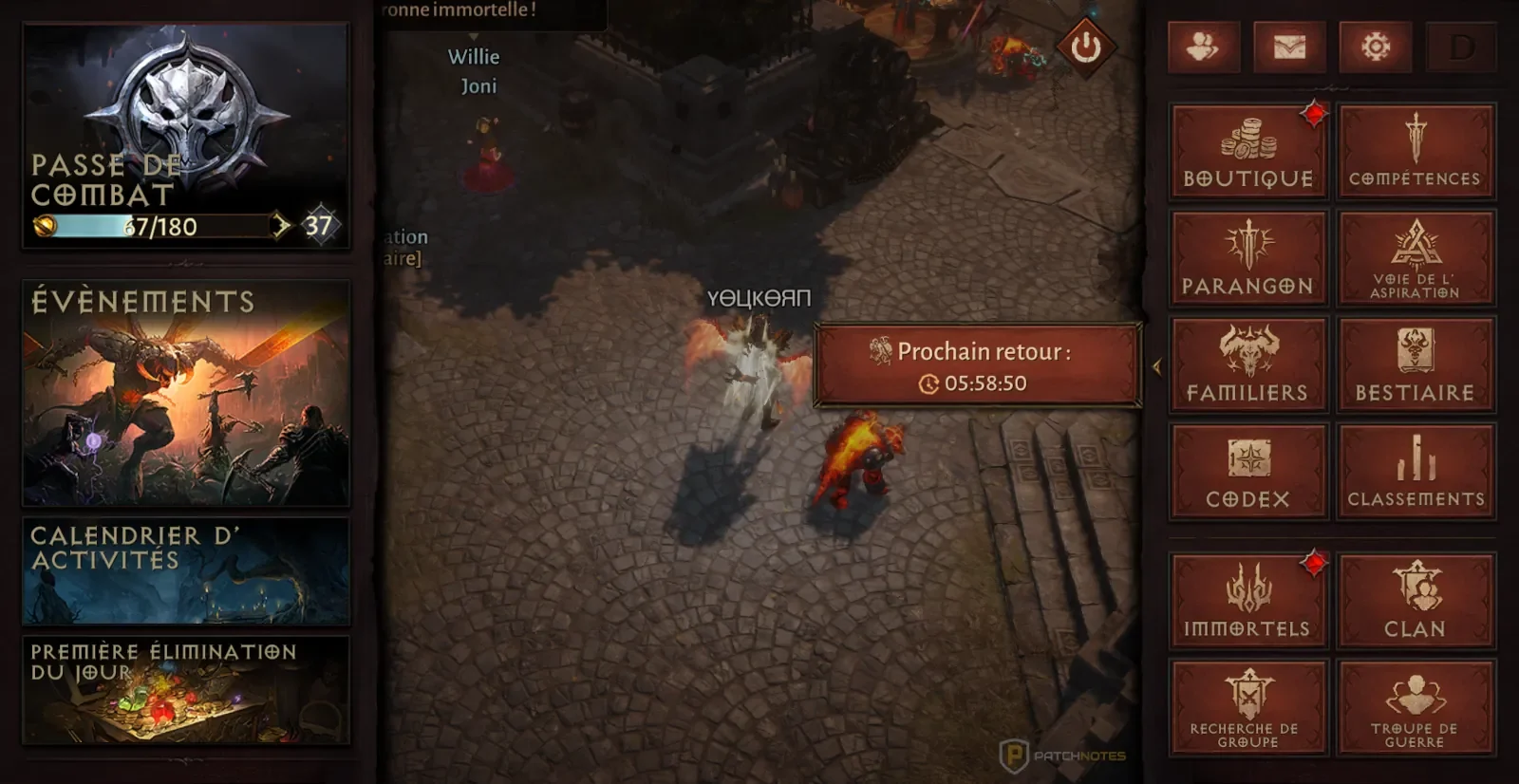Open the Immortels menu
The image size is (1519, 784).
point(1247,601)
